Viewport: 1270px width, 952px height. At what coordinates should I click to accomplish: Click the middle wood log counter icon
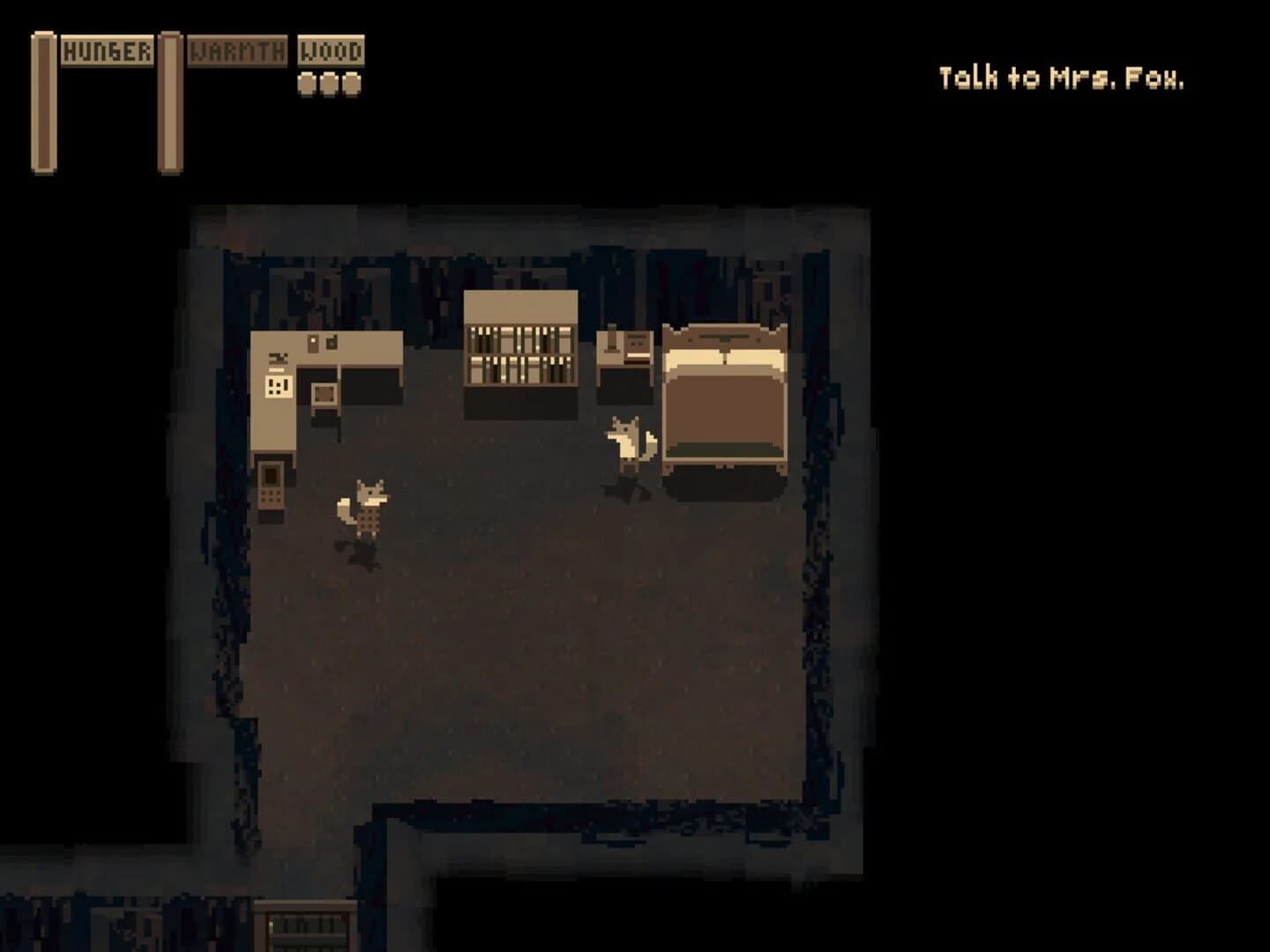(x=330, y=84)
